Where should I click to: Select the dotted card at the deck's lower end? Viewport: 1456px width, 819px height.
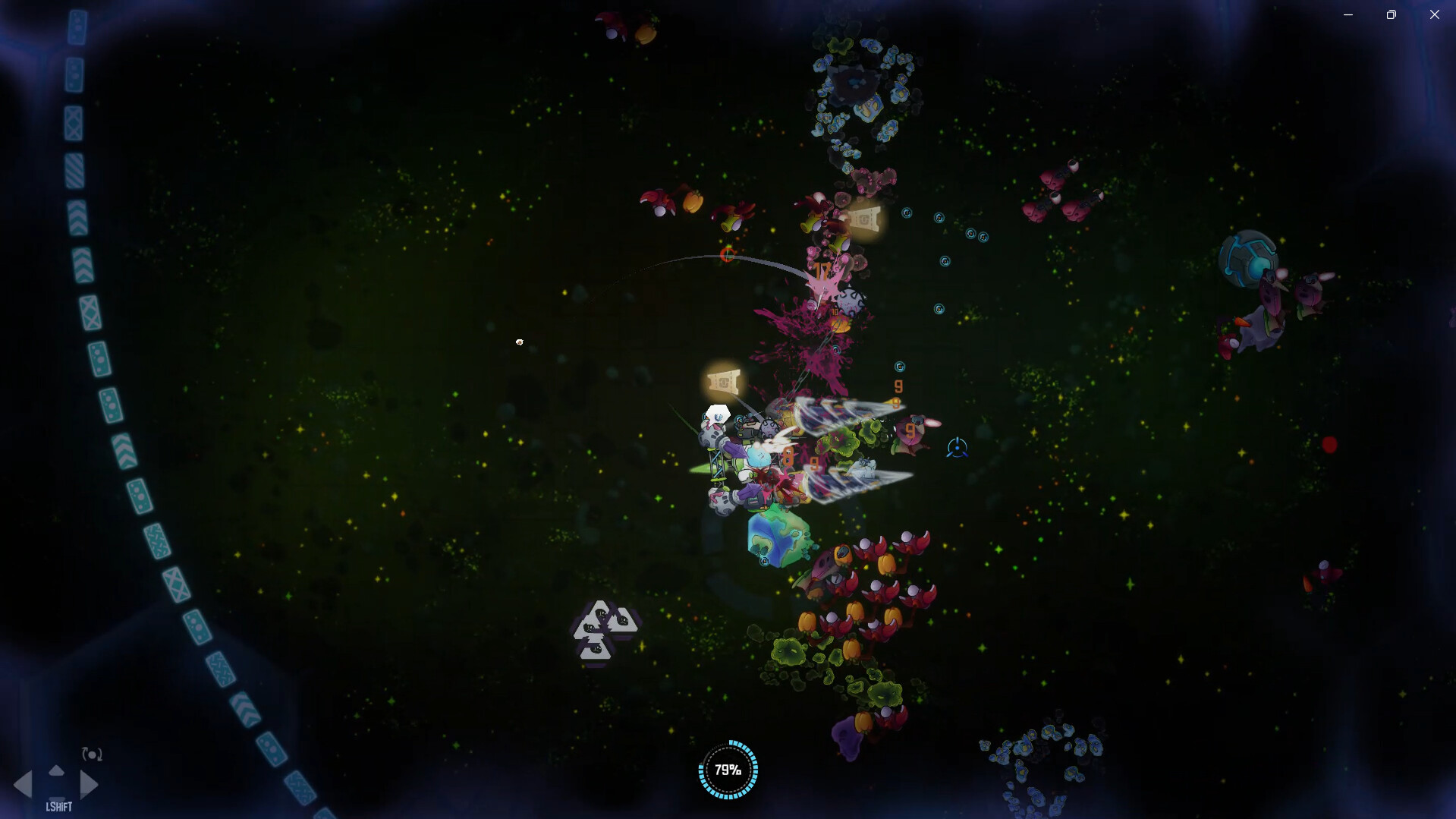pos(273,748)
